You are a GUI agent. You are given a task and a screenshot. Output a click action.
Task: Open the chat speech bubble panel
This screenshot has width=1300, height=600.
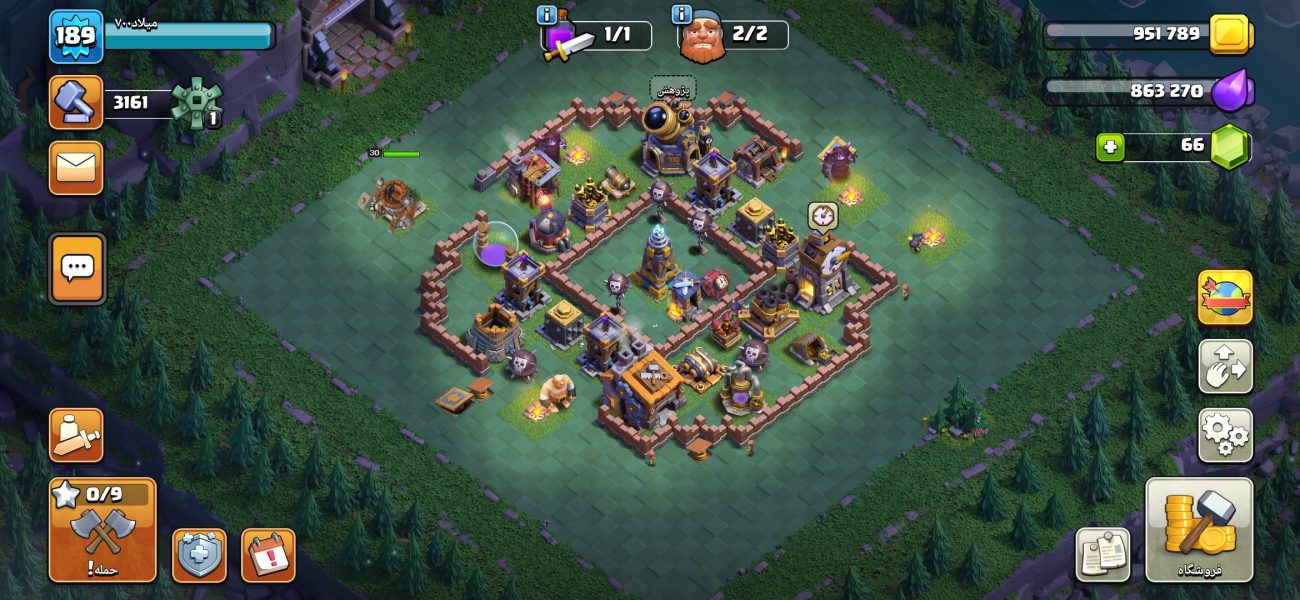[x=77, y=268]
